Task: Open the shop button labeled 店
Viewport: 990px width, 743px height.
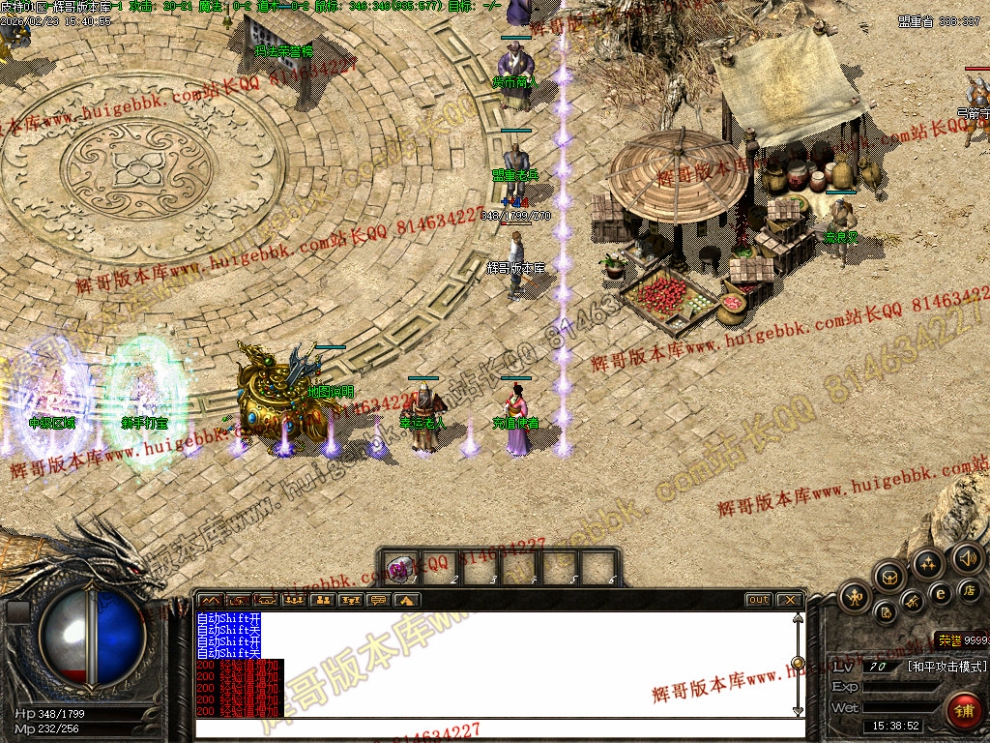Action: pyautogui.click(x=969, y=590)
